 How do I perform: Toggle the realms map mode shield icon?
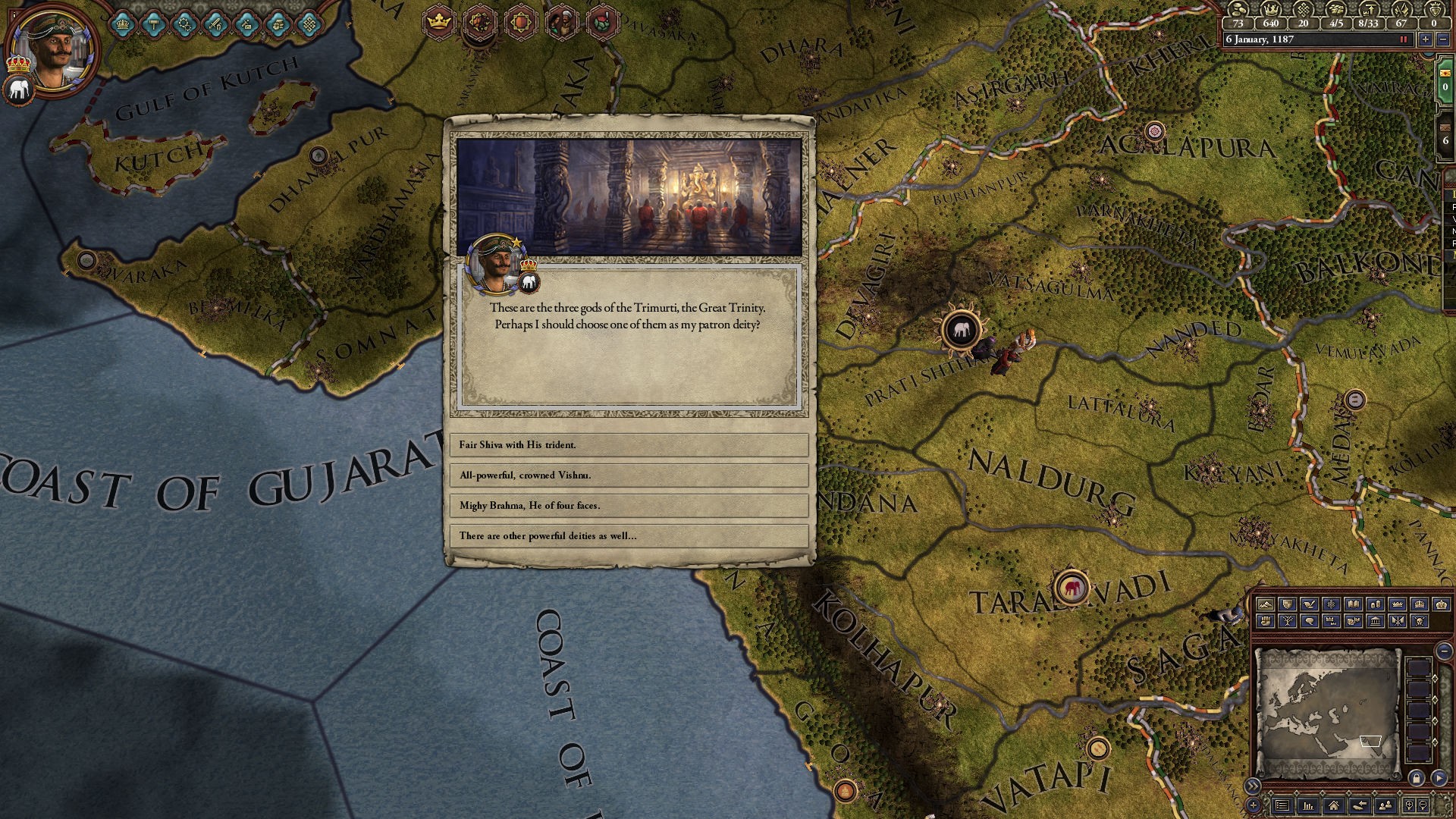1288,605
